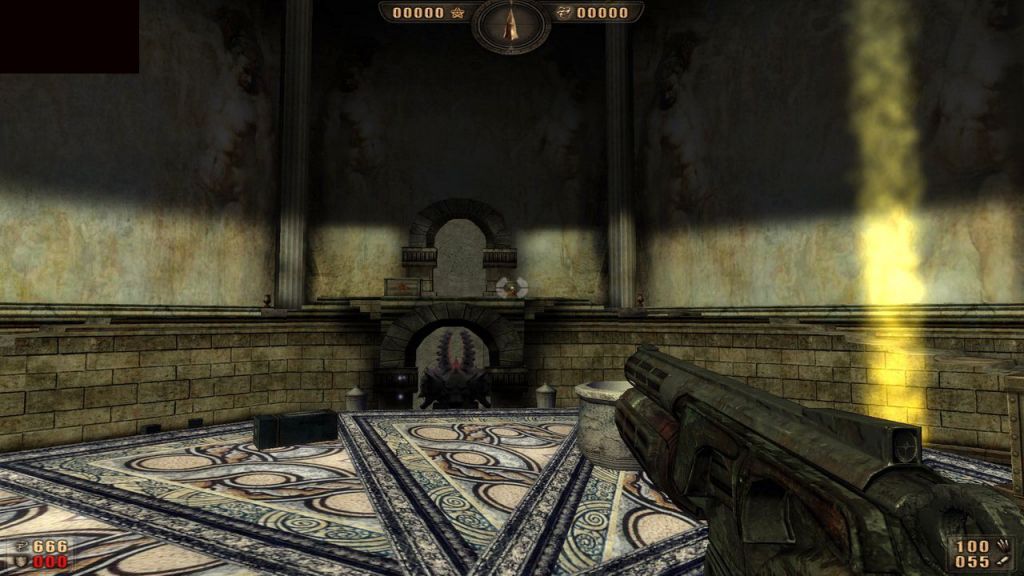The height and width of the screenshot is (576, 1024).
Task: Click the compass at the top center
Action: tap(511, 24)
